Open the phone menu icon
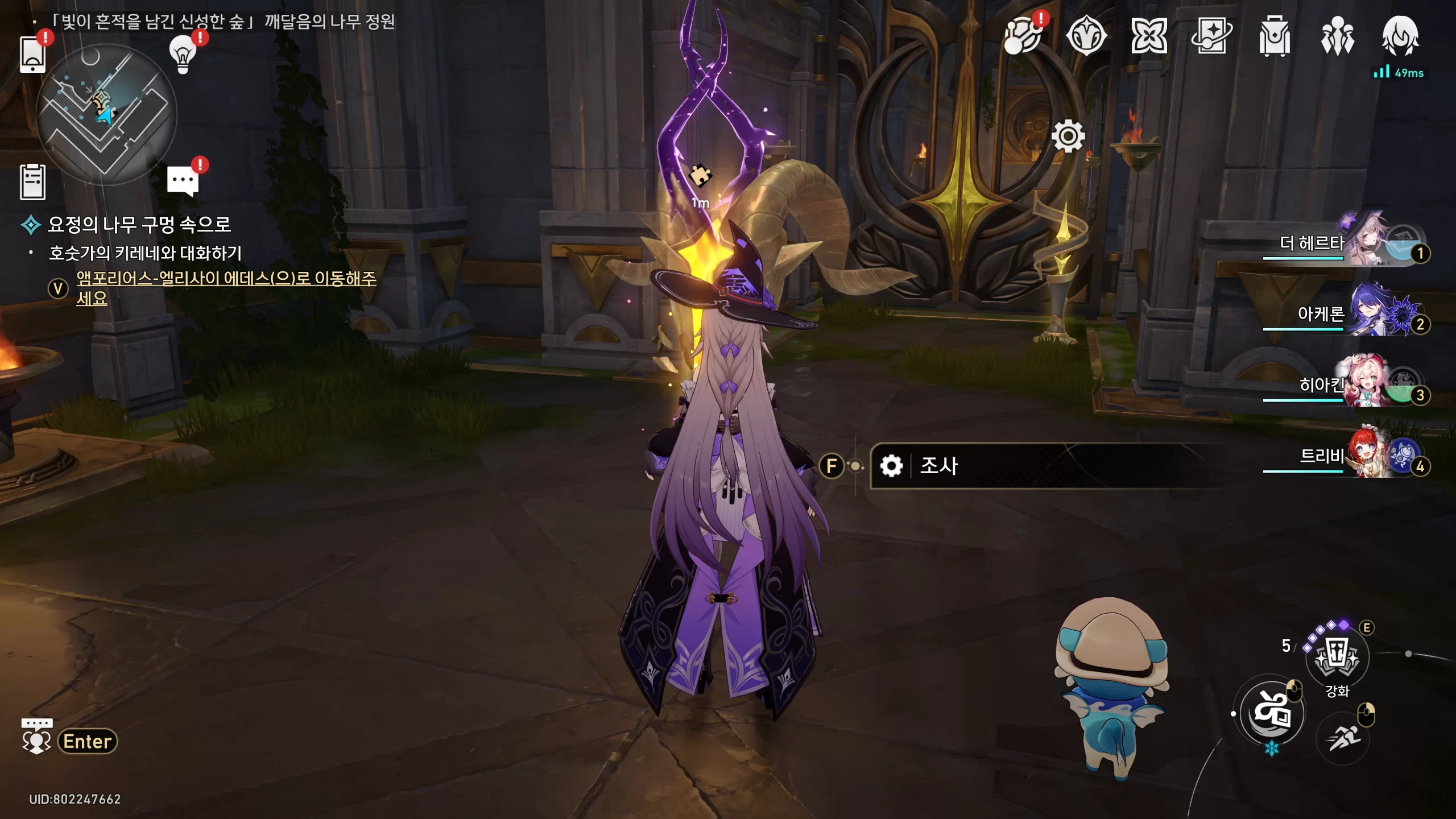This screenshot has width=1456, height=819. 32,54
